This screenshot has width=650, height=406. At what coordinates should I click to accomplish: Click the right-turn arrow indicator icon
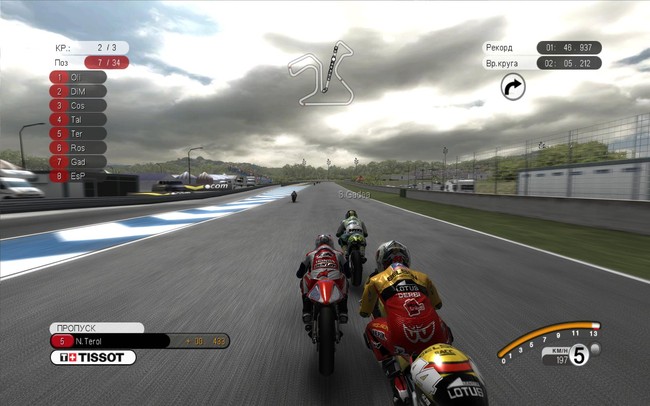coord(513,88)
